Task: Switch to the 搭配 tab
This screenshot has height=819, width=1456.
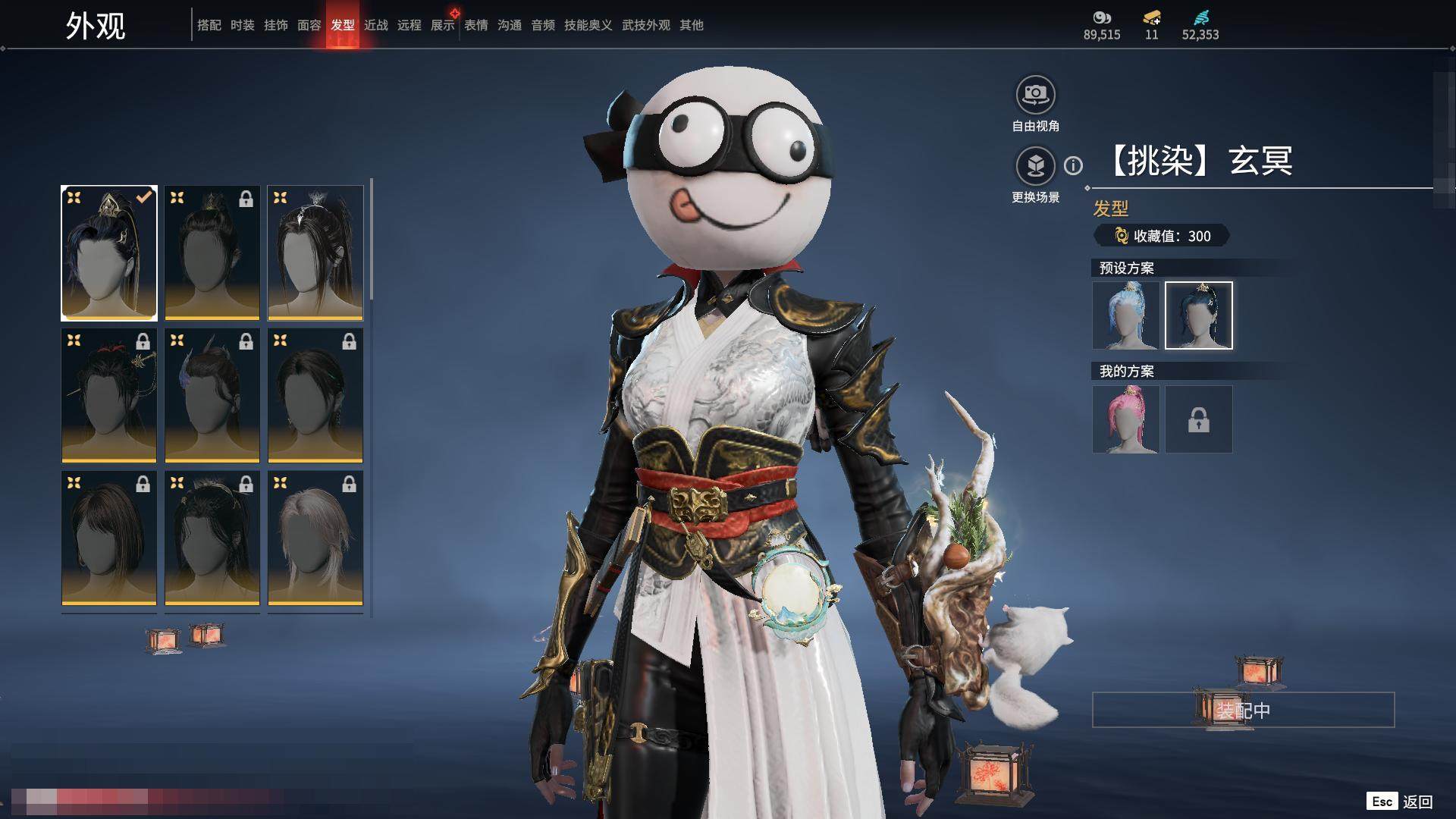Action: point(209,25)
